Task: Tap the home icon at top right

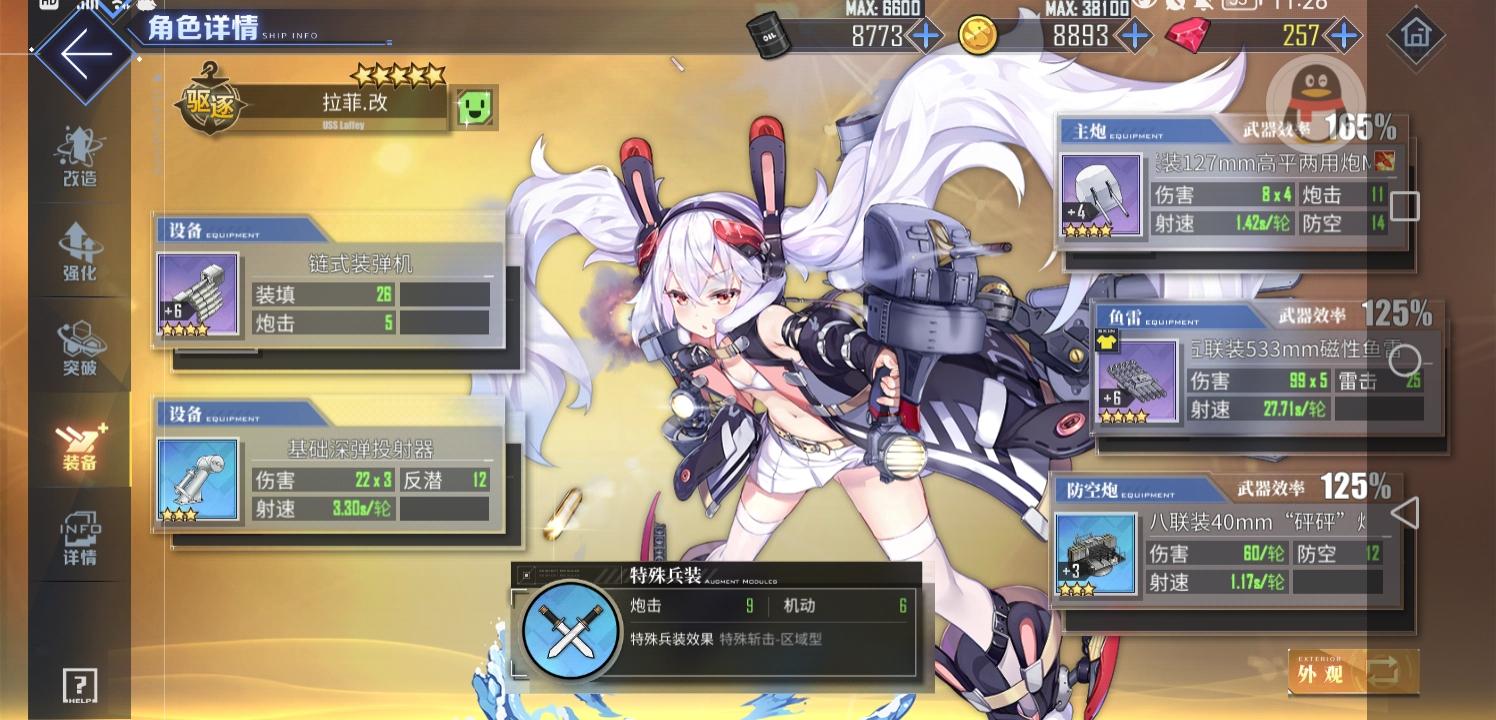Action: (1416, 36)
